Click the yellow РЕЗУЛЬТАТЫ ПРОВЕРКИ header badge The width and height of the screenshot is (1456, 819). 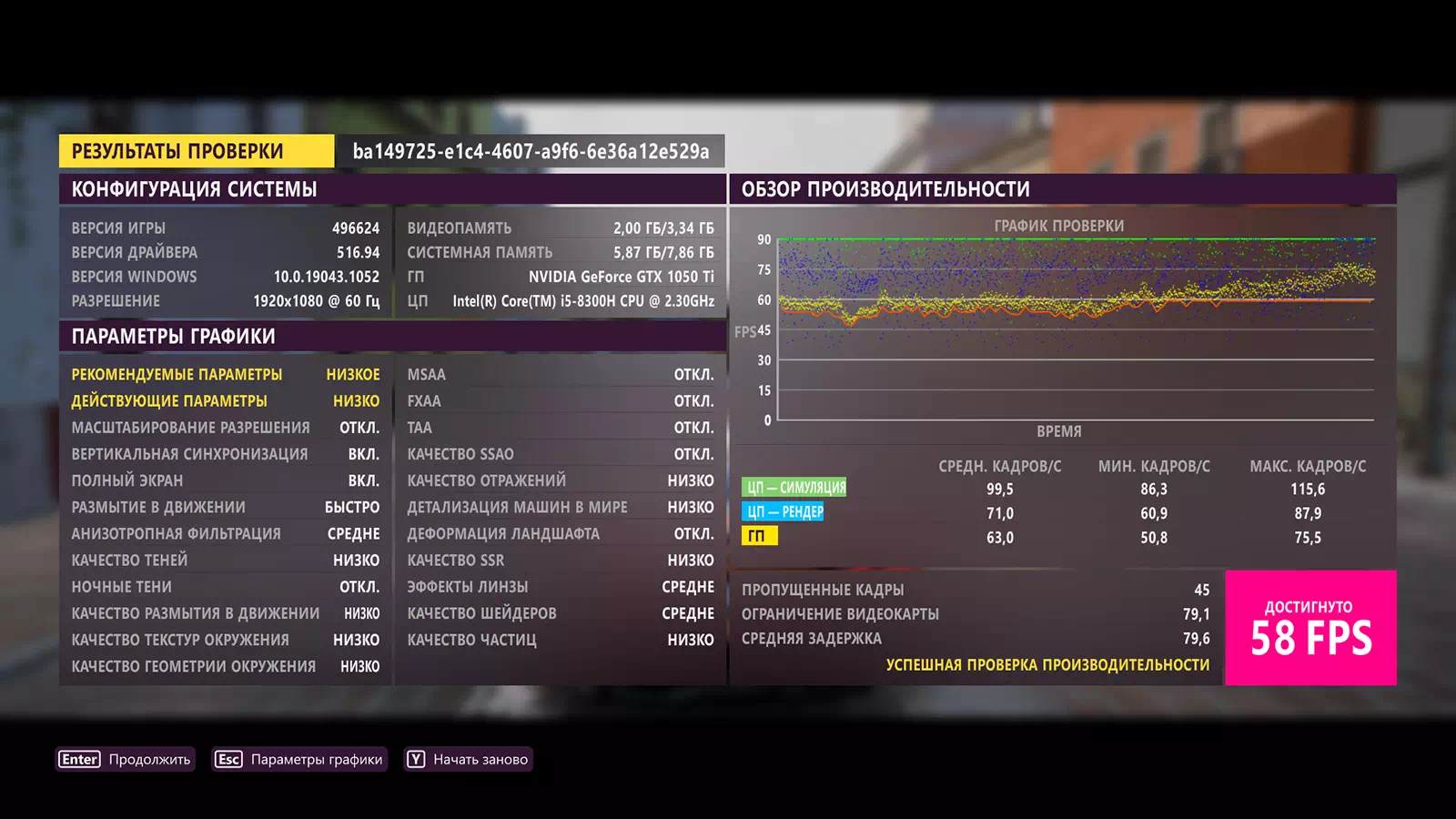tap(178, 150)
